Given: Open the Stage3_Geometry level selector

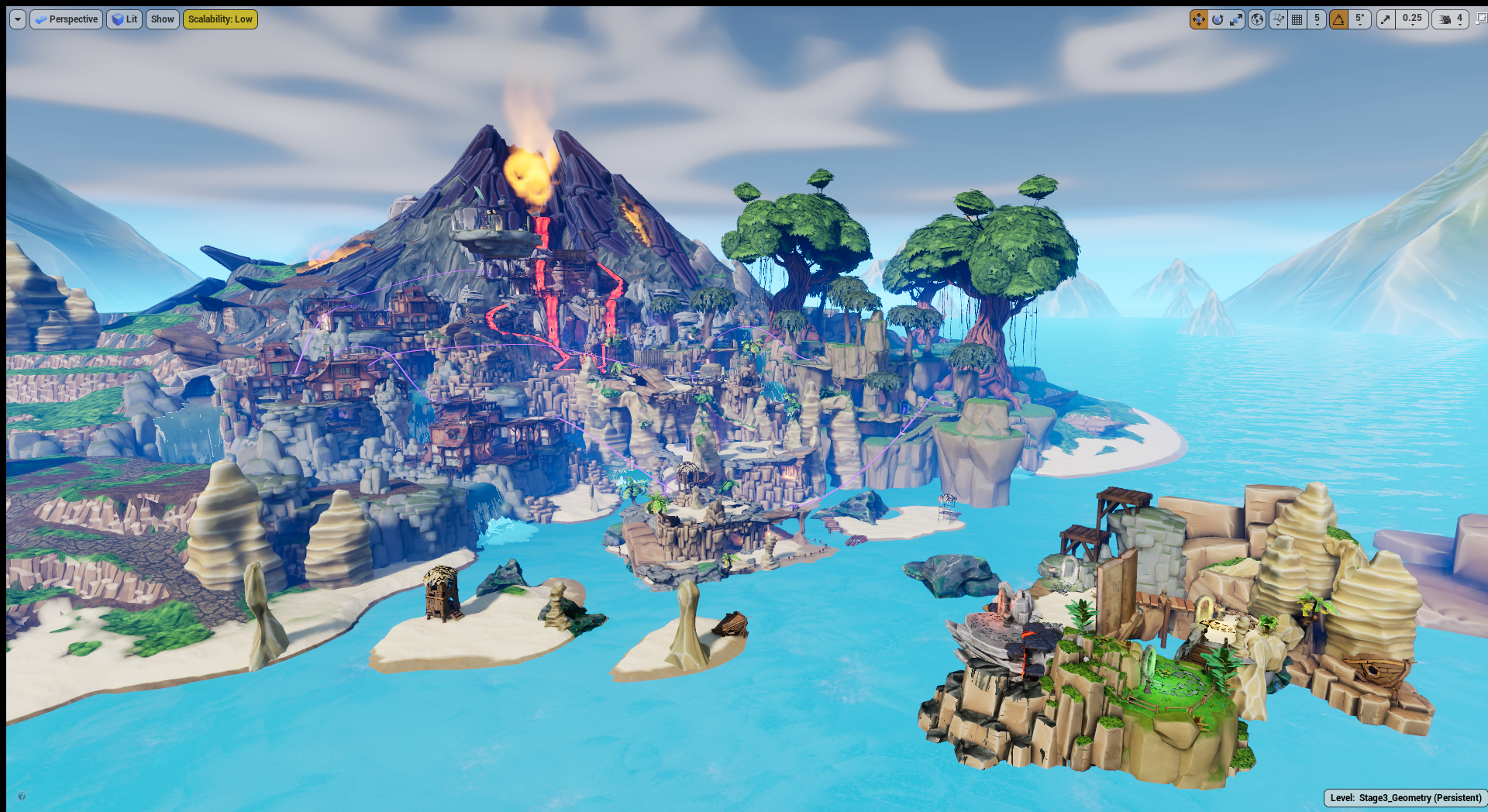Looking at the screenshot, I should pyautogui.click(x=1405, y=798).
